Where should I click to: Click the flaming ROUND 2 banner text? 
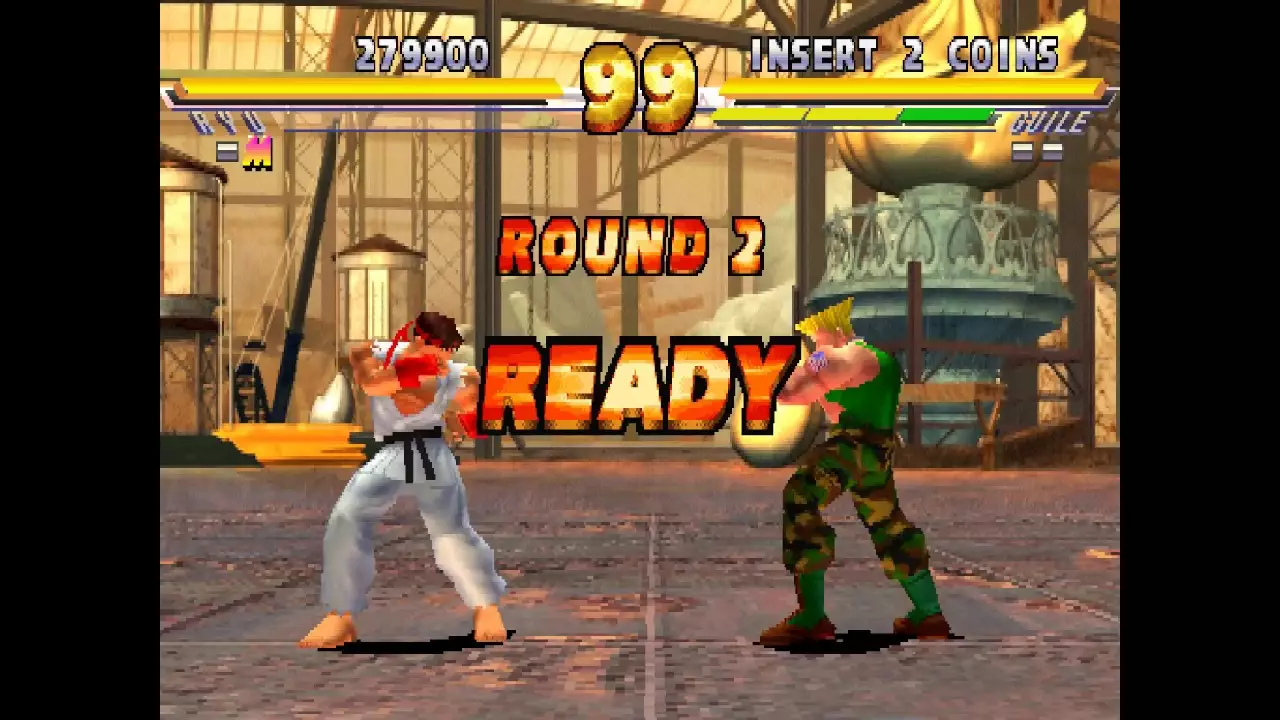pos(632,243)
